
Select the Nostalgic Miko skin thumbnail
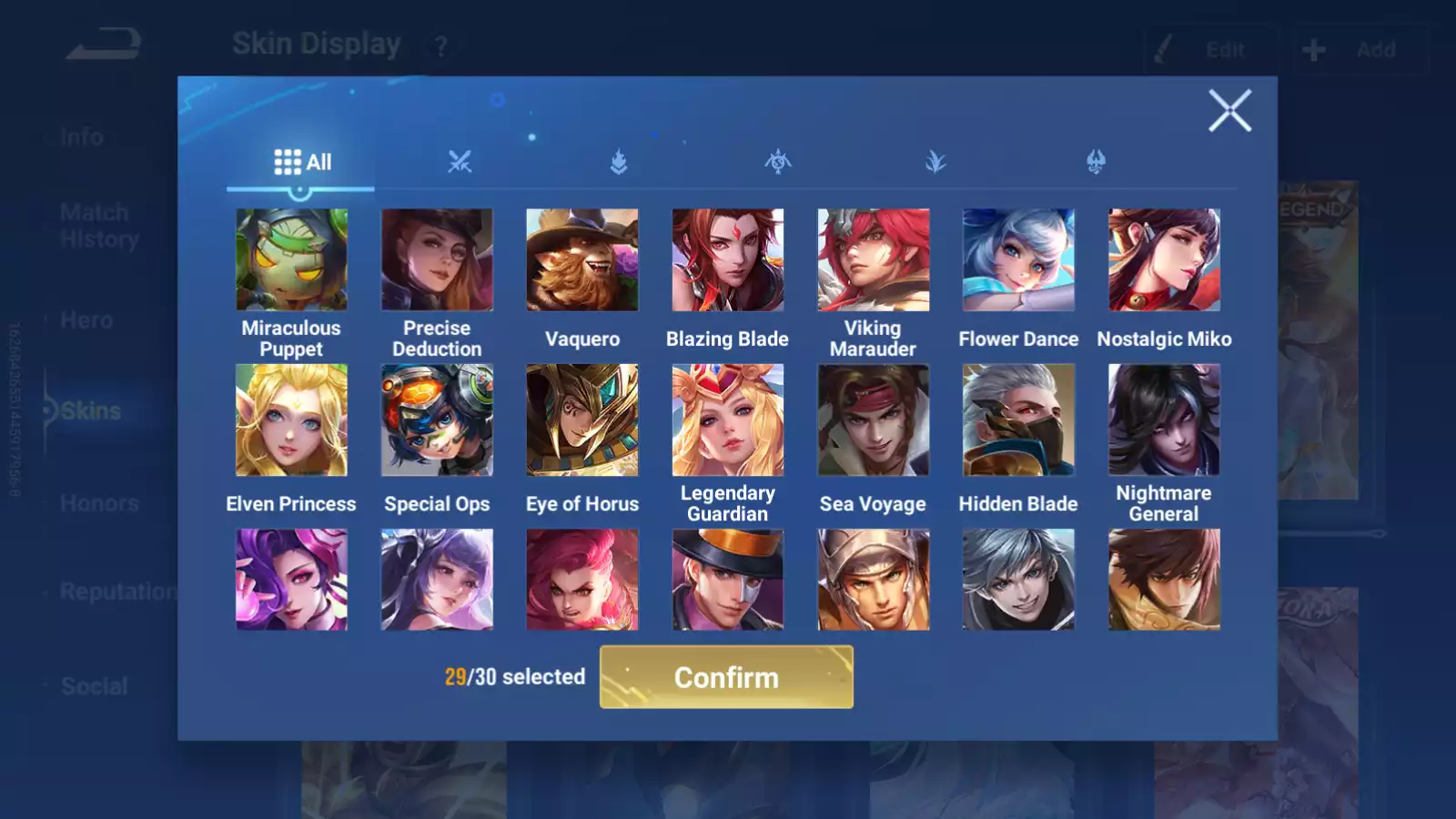[1165, 259]
